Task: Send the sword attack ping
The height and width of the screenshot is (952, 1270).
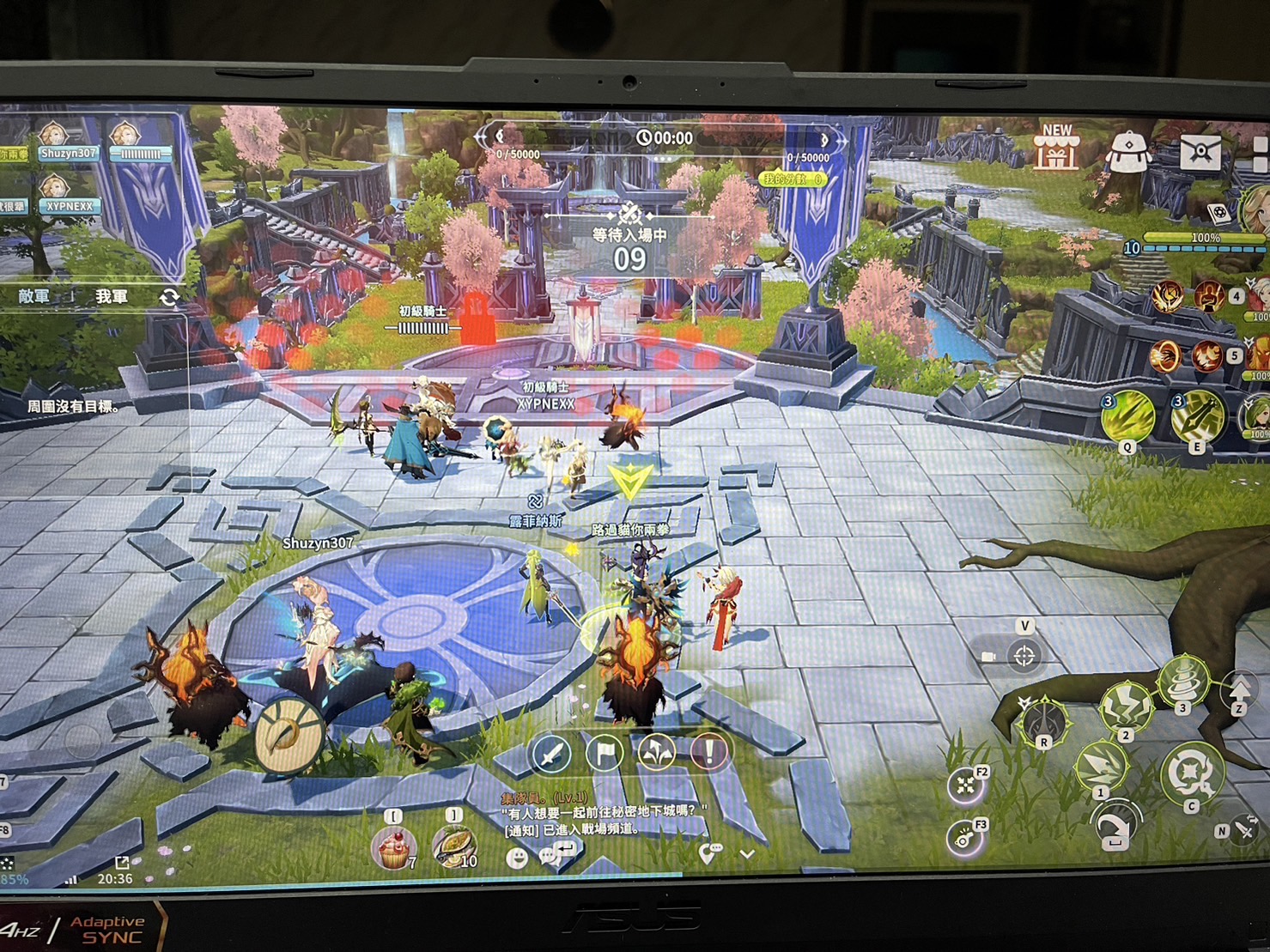Action: click(x=550, y=754)
